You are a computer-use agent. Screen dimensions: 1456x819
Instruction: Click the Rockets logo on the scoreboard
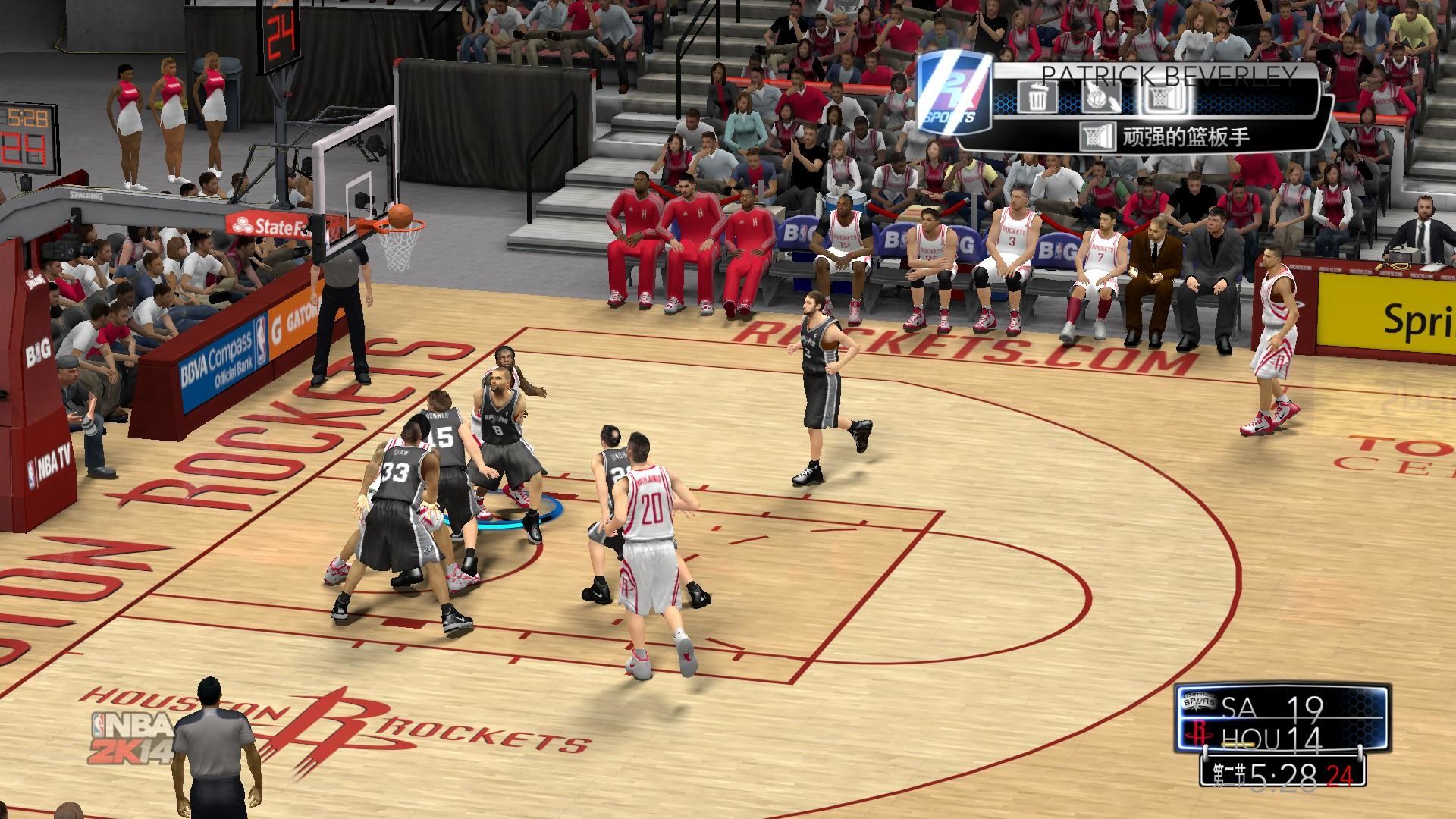point(1198,733)
